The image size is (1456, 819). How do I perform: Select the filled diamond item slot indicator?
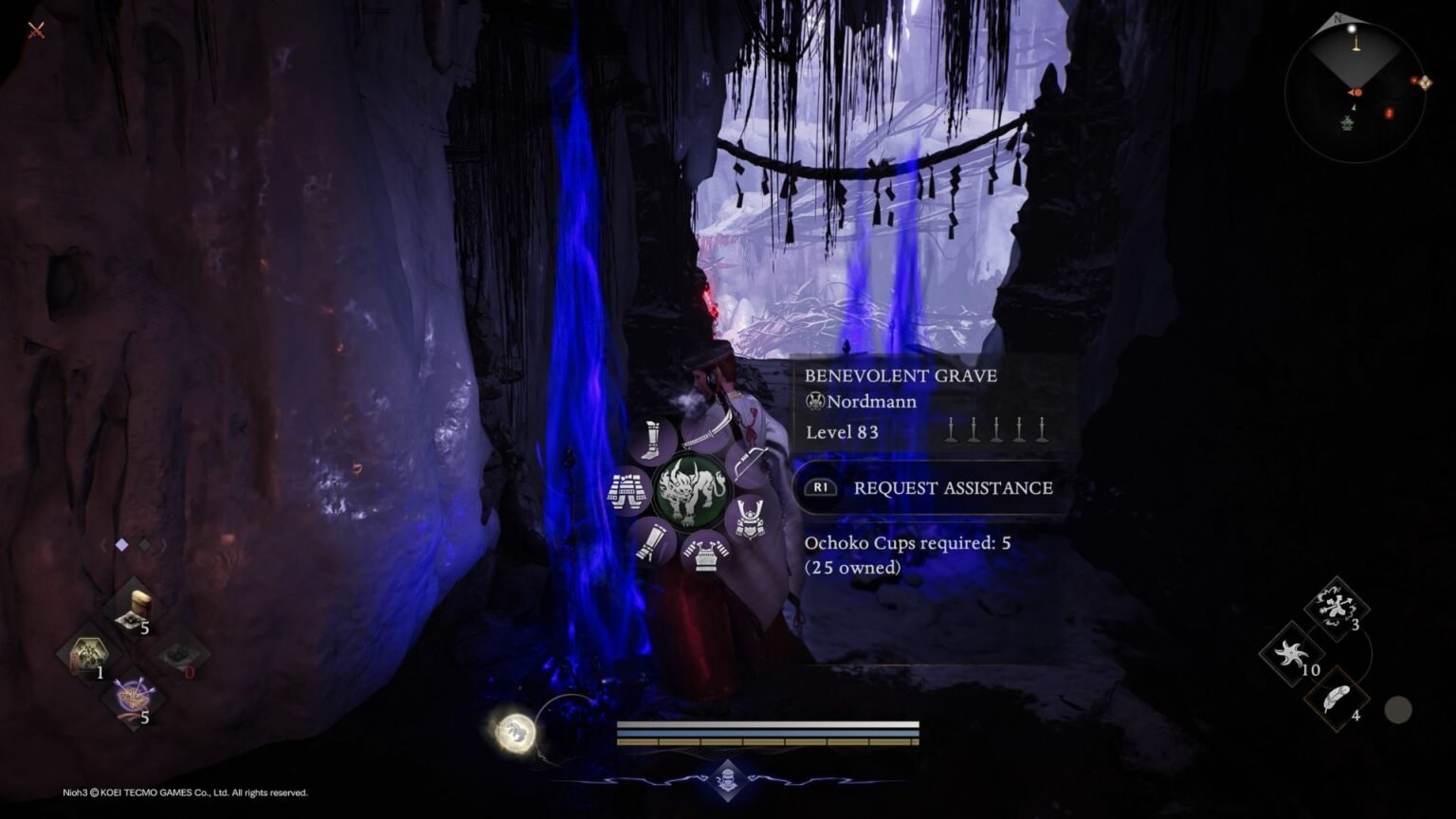click(x=122, y=544)
